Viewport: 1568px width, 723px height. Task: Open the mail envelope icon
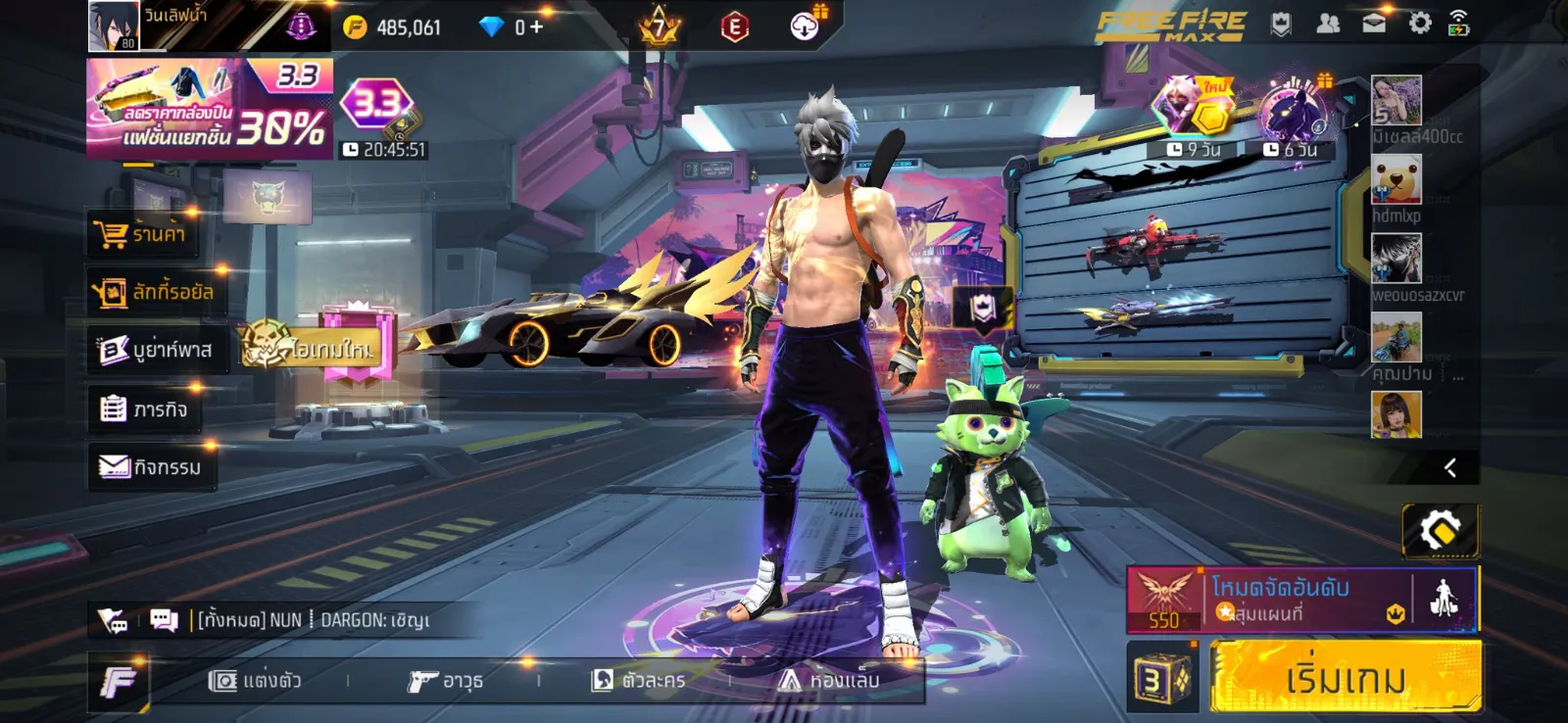tap(1374, 24)
